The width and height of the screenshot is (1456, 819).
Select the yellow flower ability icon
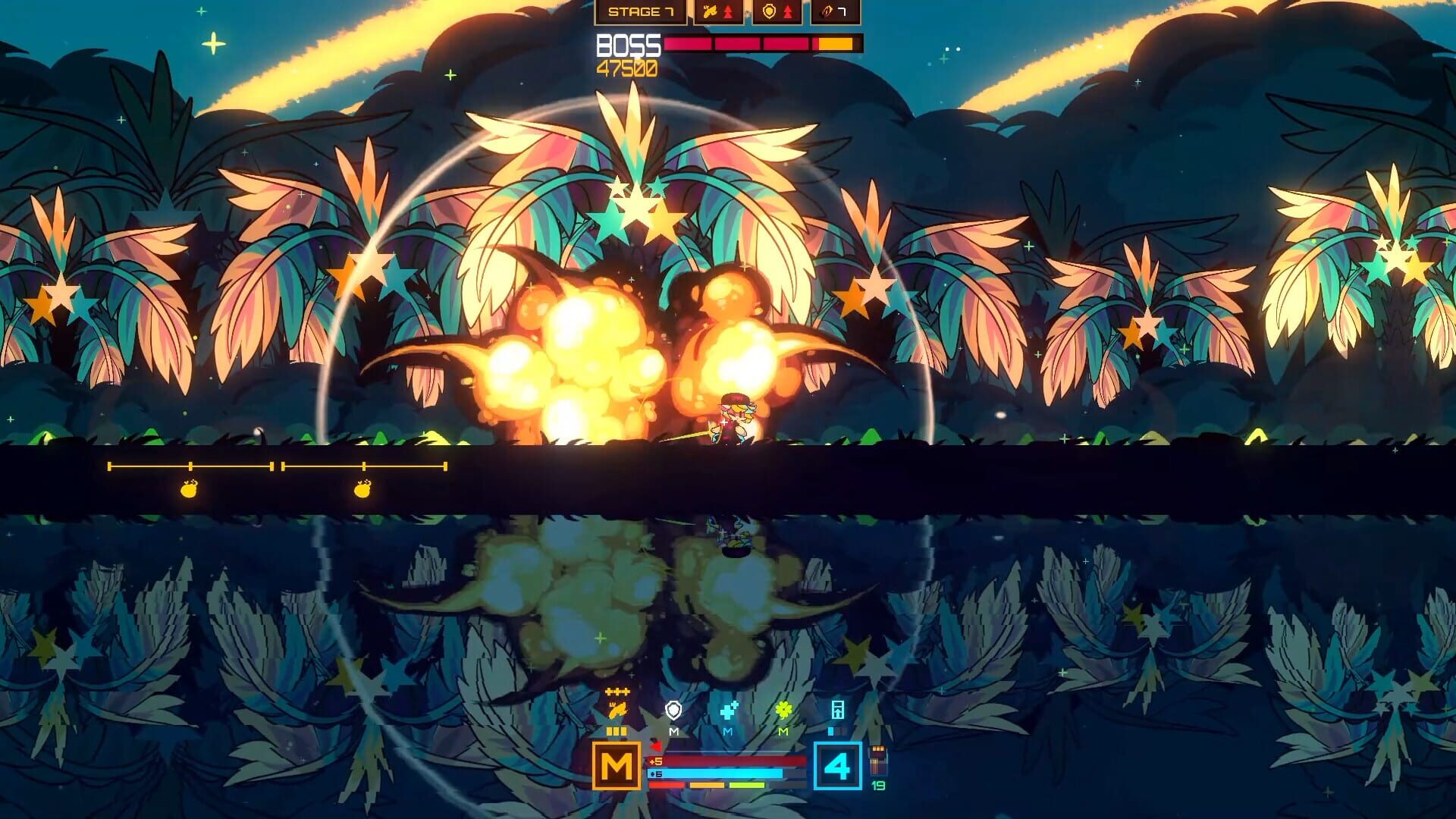click(783, 710)
